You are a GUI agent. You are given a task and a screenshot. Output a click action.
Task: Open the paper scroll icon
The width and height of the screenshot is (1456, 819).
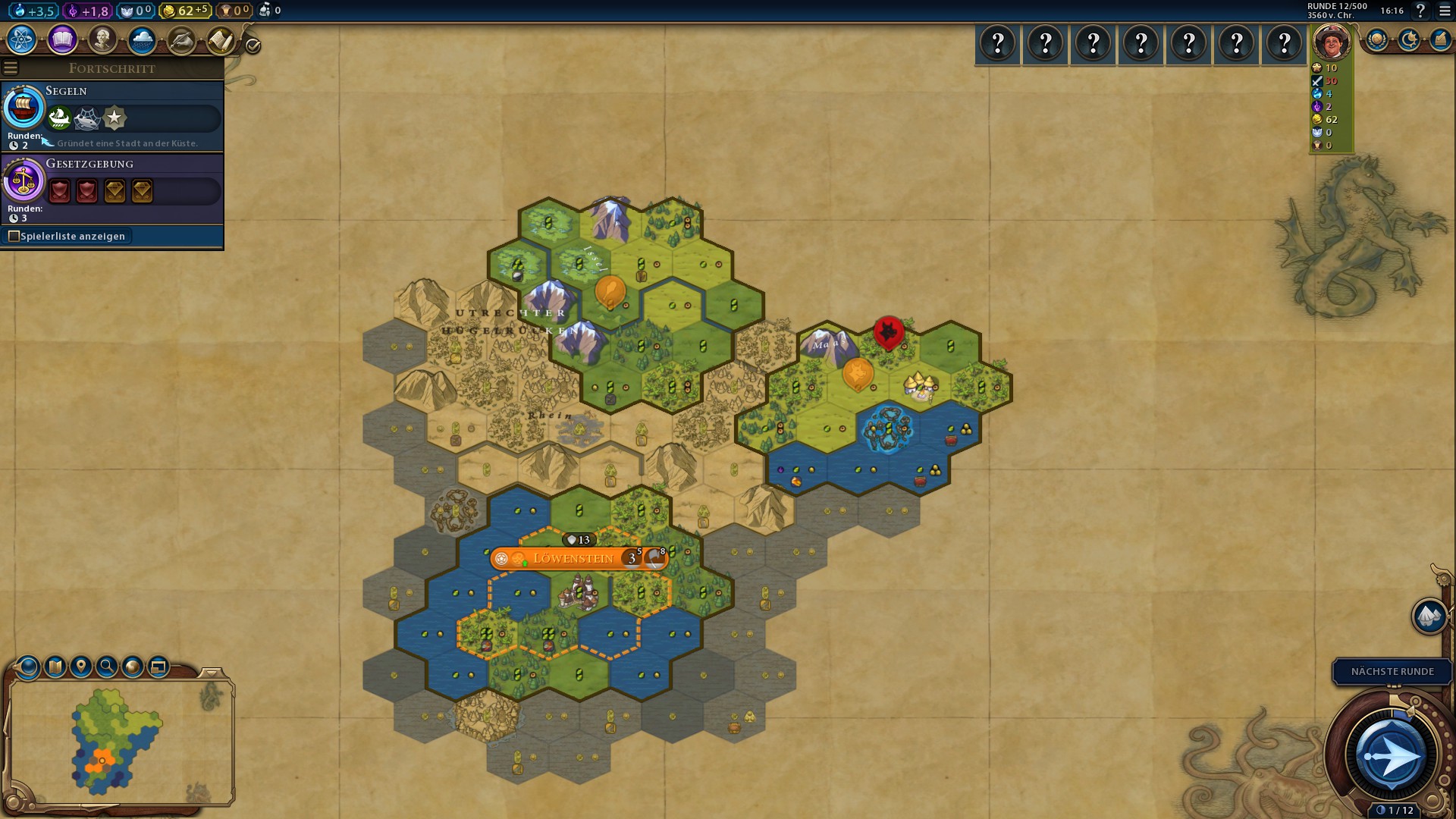point(221,39)
